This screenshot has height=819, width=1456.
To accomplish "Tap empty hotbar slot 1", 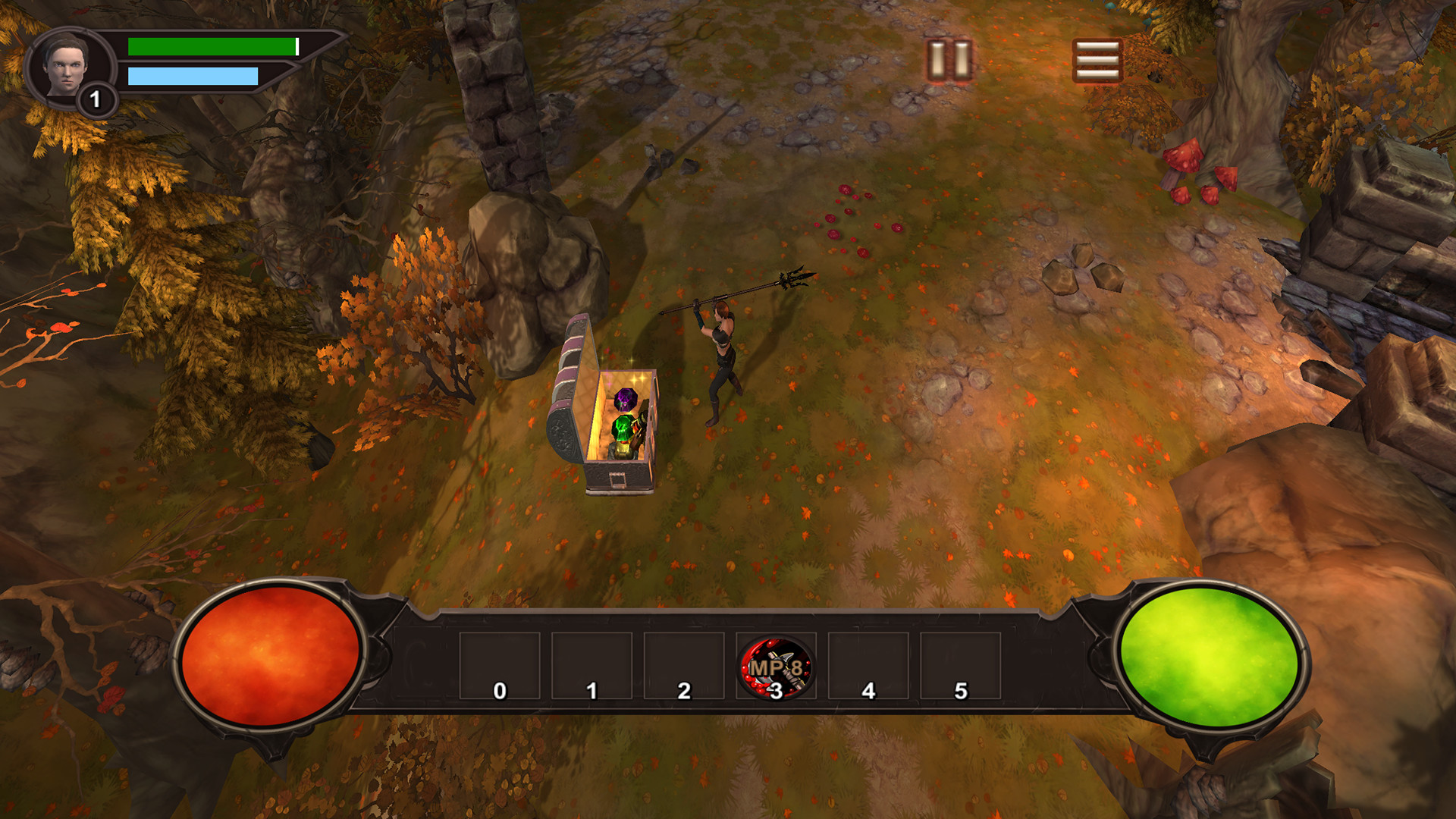I will coord(591,667).
